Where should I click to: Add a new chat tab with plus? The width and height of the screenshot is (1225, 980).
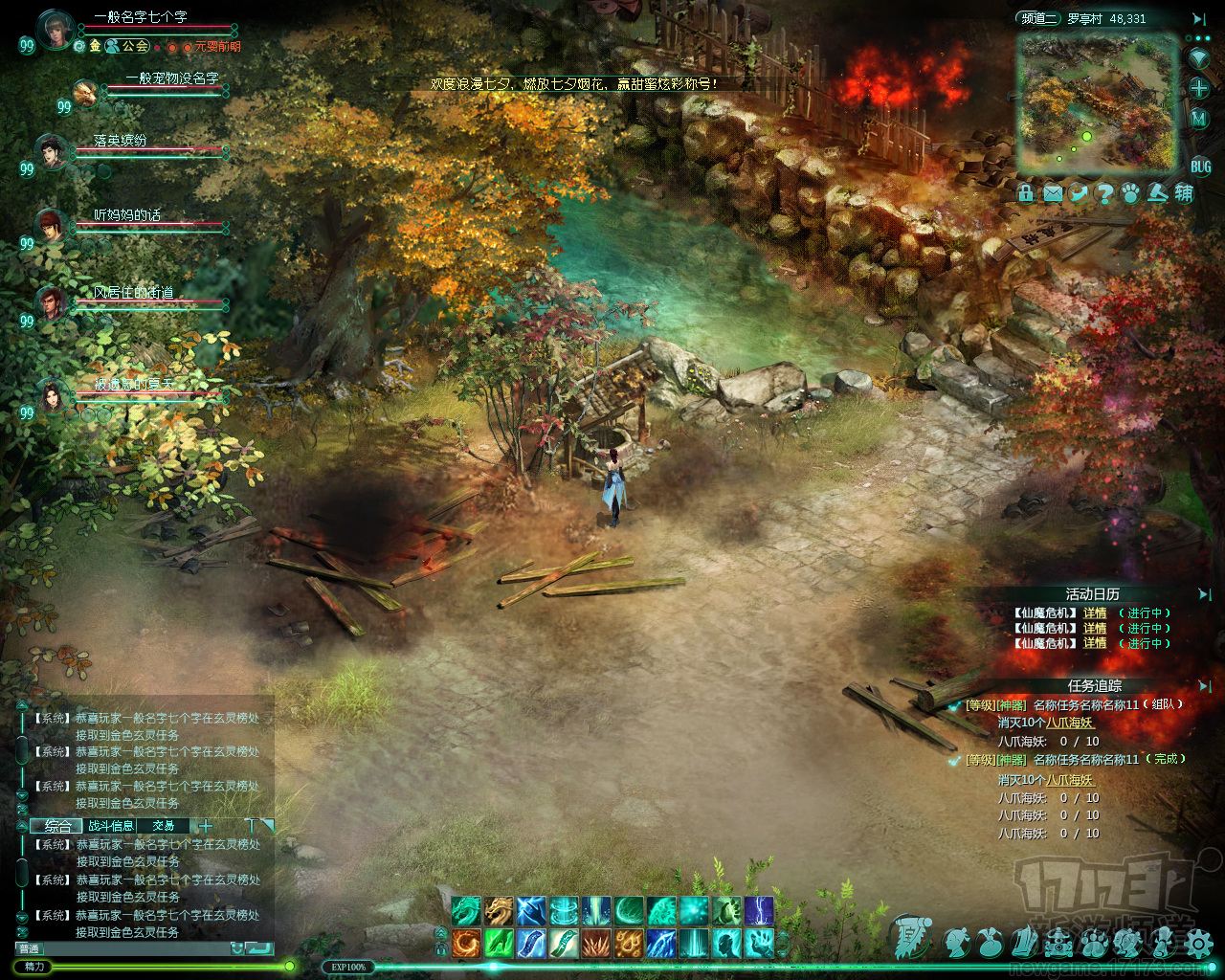pos(205,826)
